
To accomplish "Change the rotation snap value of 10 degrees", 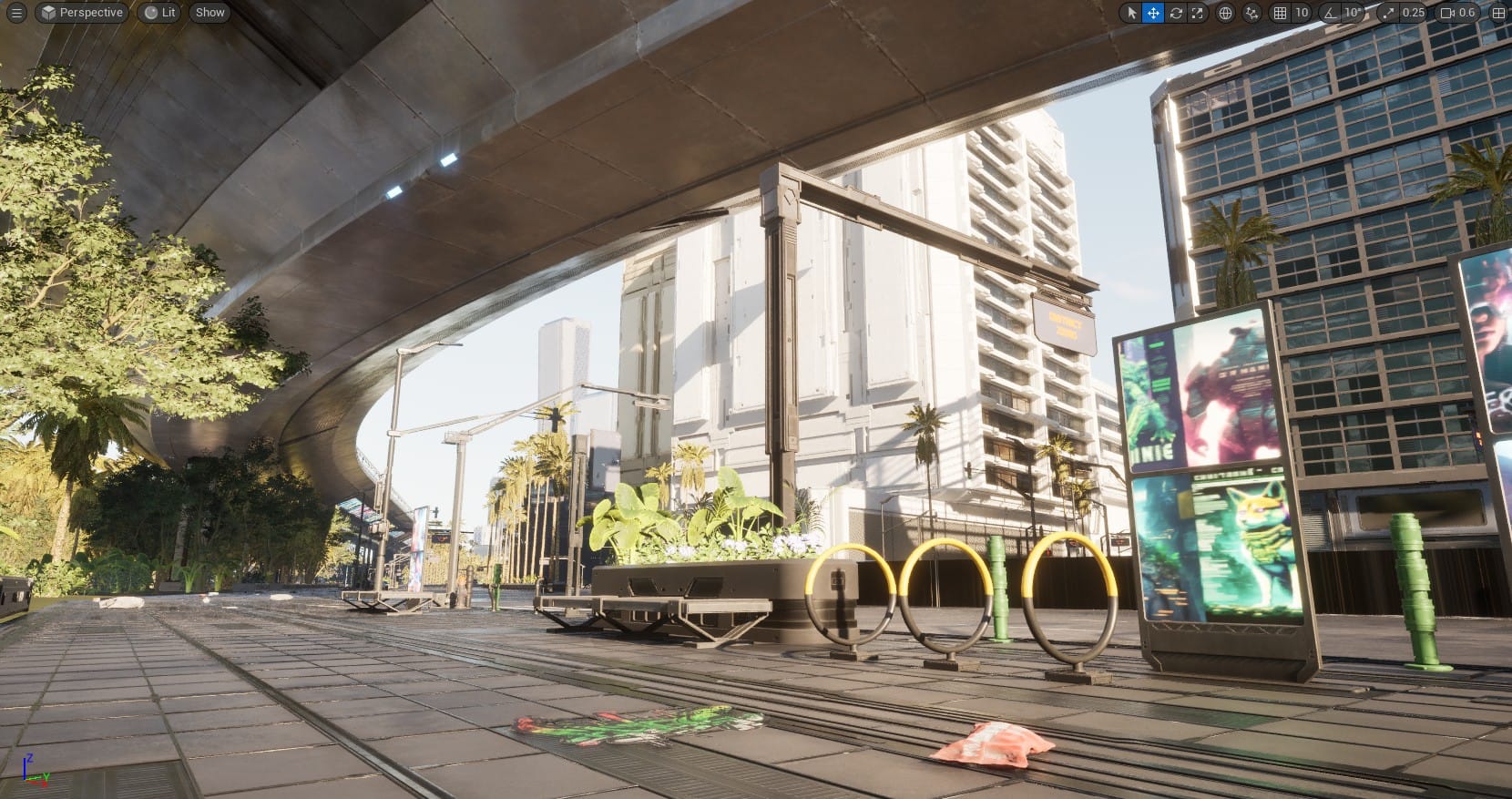I will [x=1352, y=13].
